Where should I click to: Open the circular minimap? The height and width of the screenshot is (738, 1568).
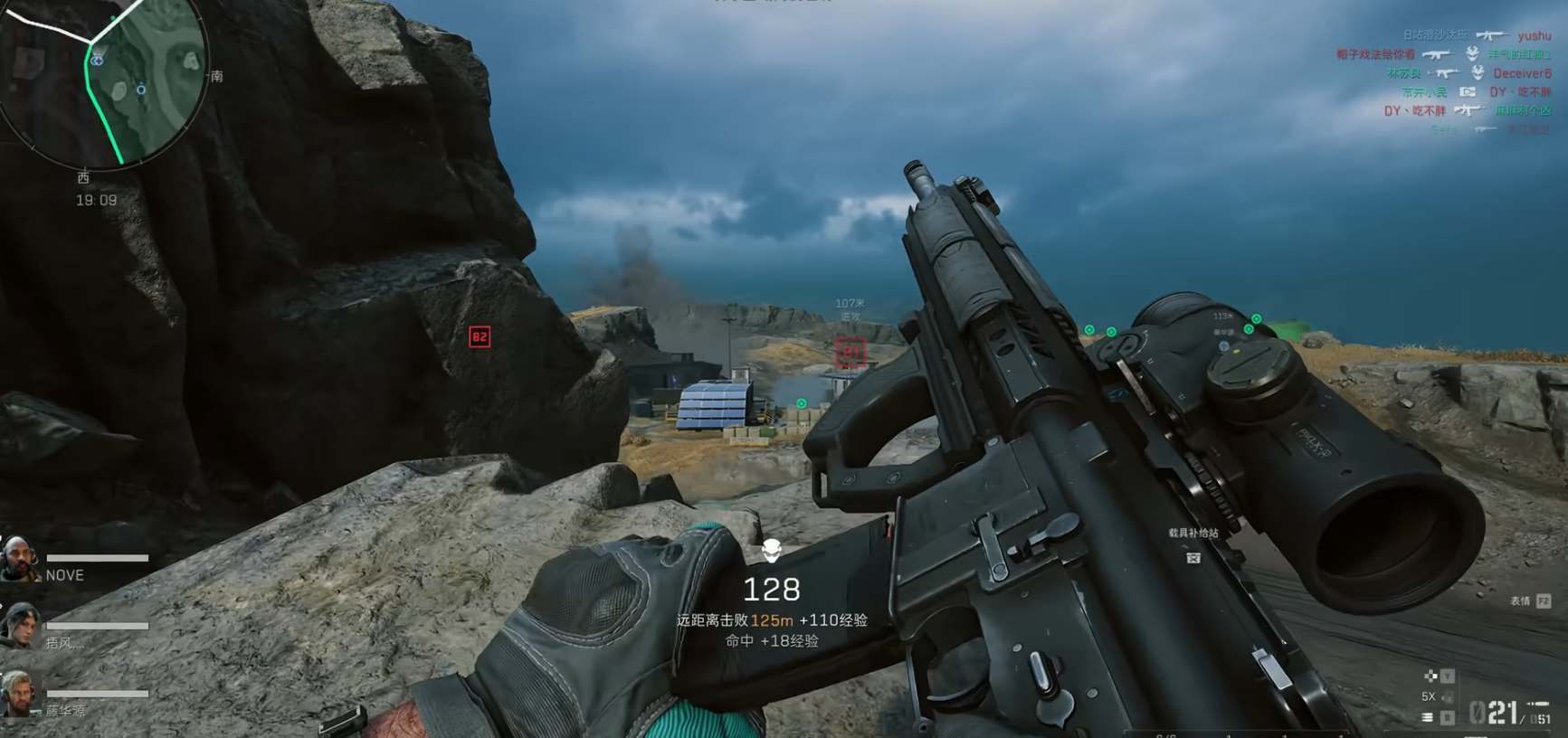(x=104, y=77)
